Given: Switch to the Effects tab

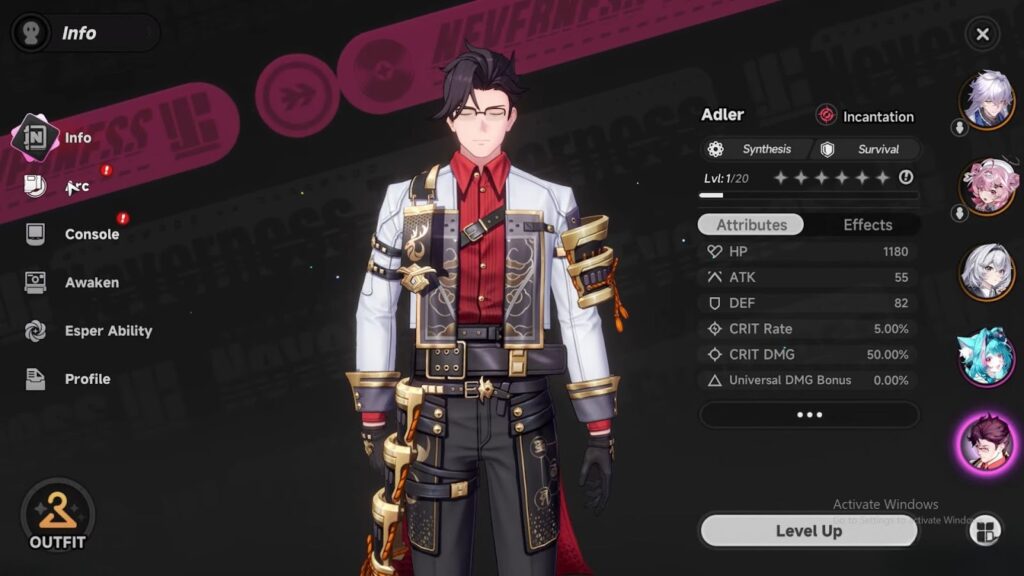Looking at the screenshot, I should coord(867,225).
